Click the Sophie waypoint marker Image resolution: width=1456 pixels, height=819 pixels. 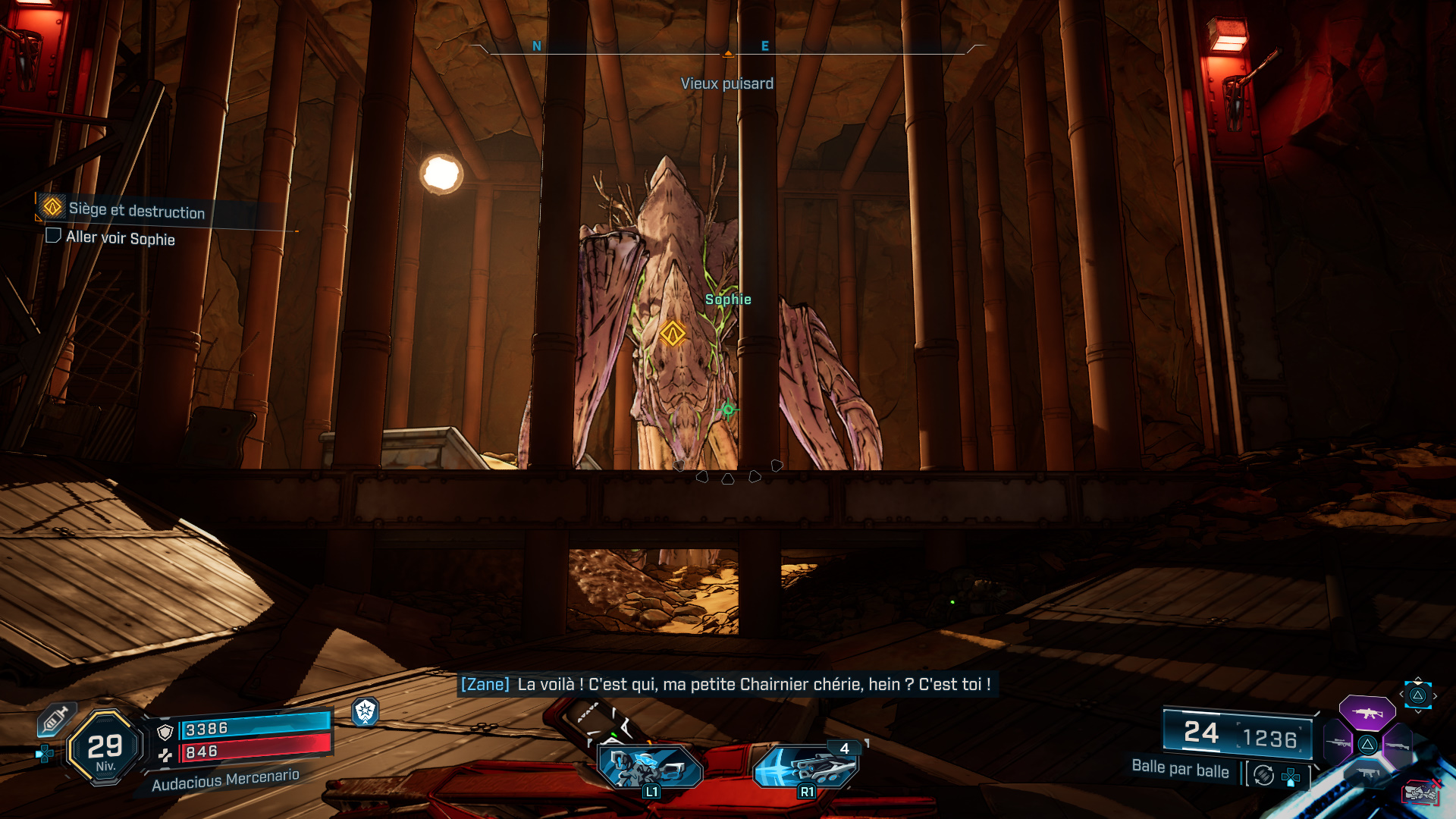pos(674,331)
